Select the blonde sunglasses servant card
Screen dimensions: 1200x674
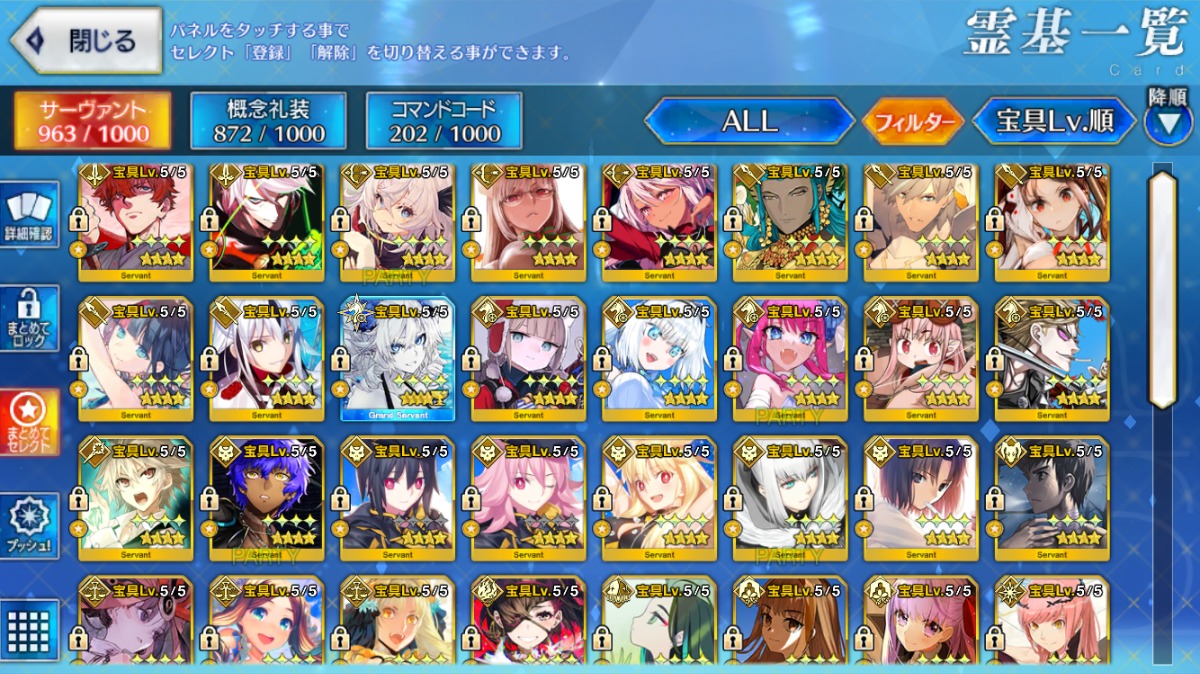click(1052, 358)
